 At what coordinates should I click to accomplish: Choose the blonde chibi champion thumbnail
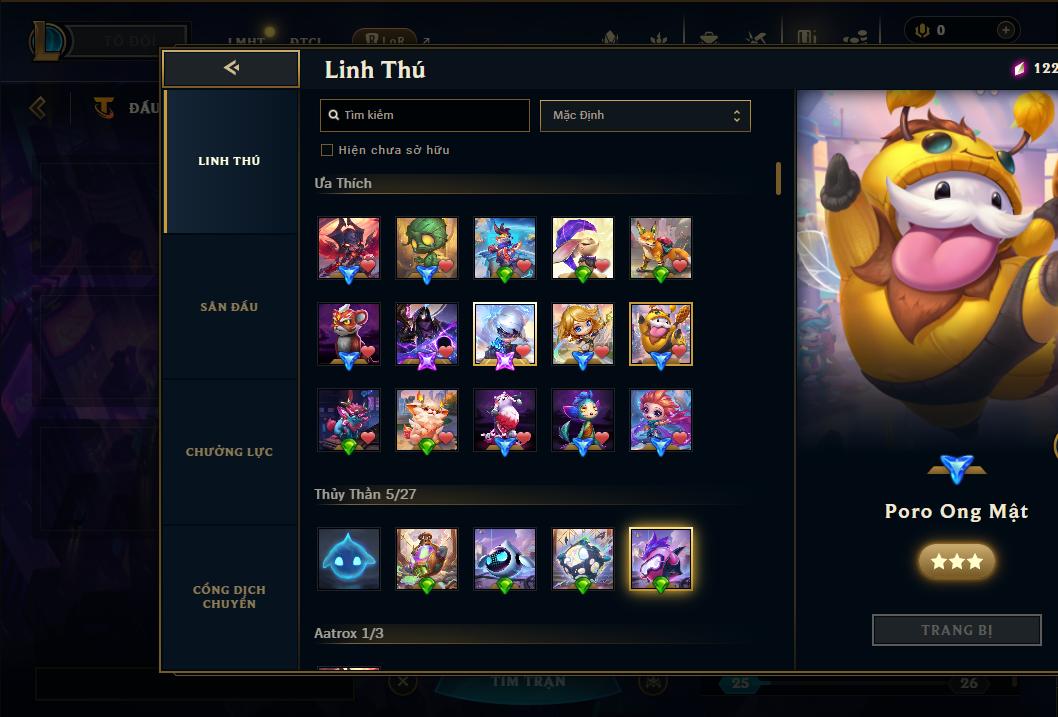(x=583, y=334)
